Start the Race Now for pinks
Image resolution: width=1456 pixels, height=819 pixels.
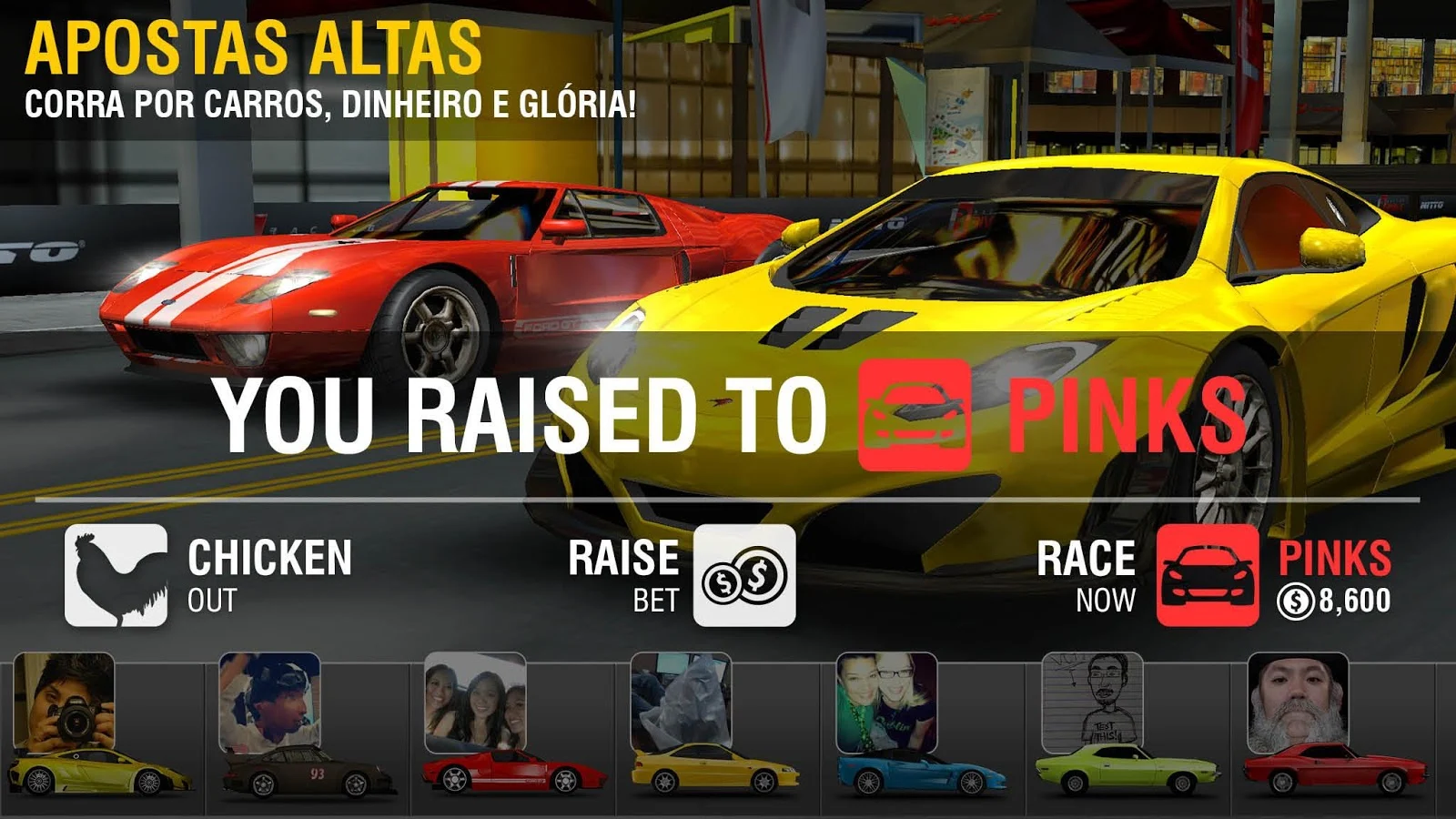[1208, 575]
